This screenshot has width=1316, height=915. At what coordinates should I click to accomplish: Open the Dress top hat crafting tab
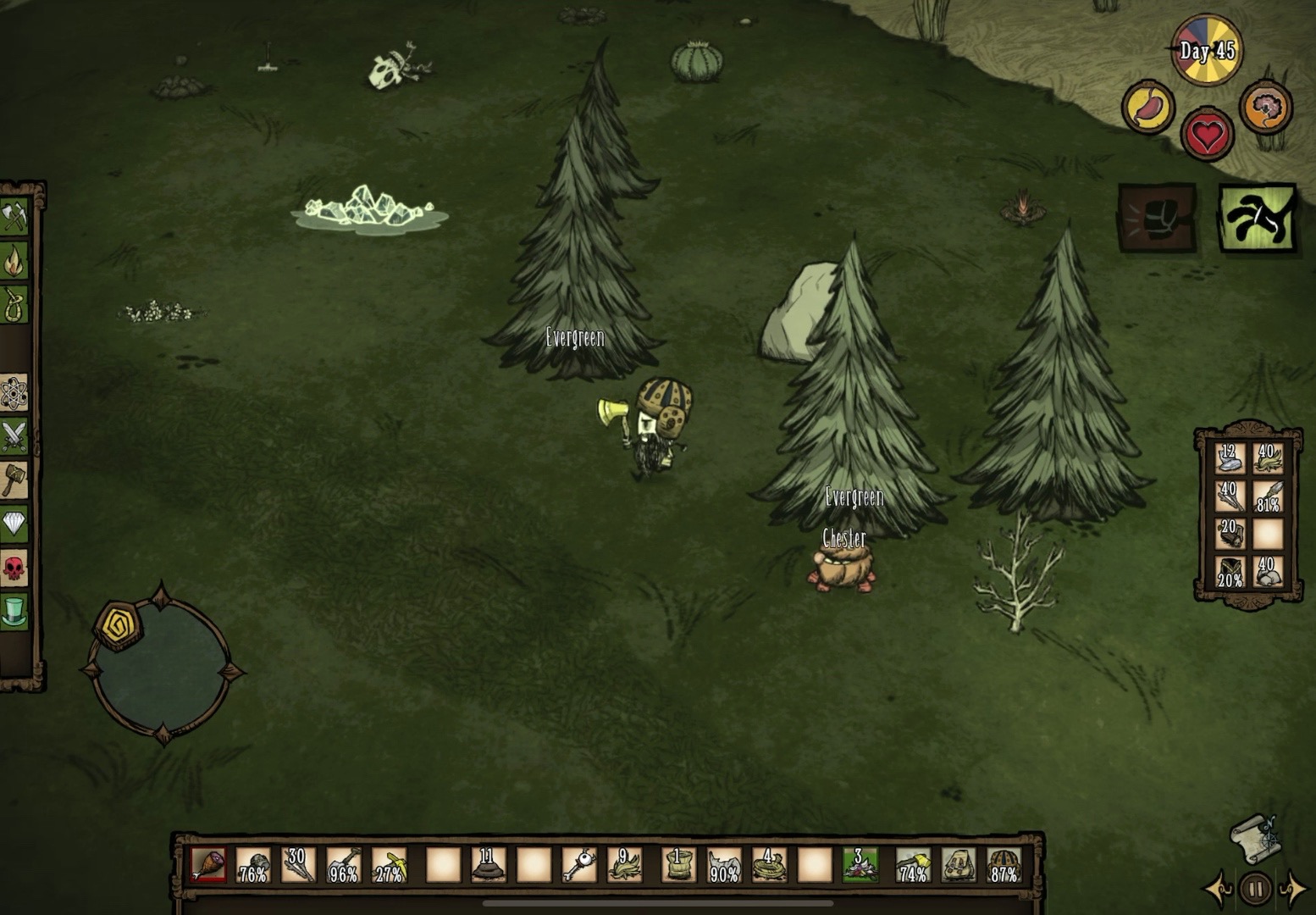(14, 611)
